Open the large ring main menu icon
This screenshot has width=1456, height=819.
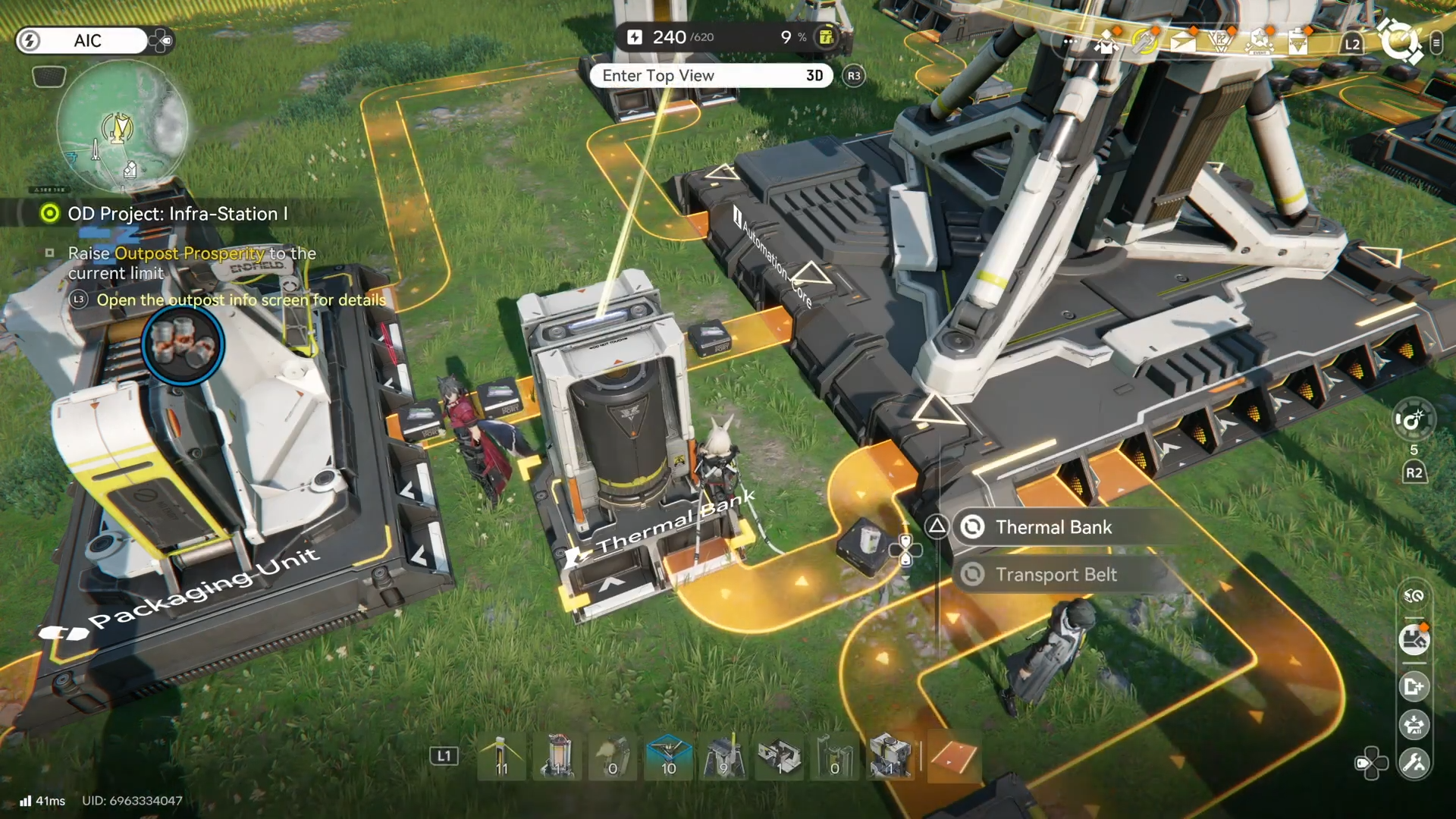click(x=1399, y=41)
